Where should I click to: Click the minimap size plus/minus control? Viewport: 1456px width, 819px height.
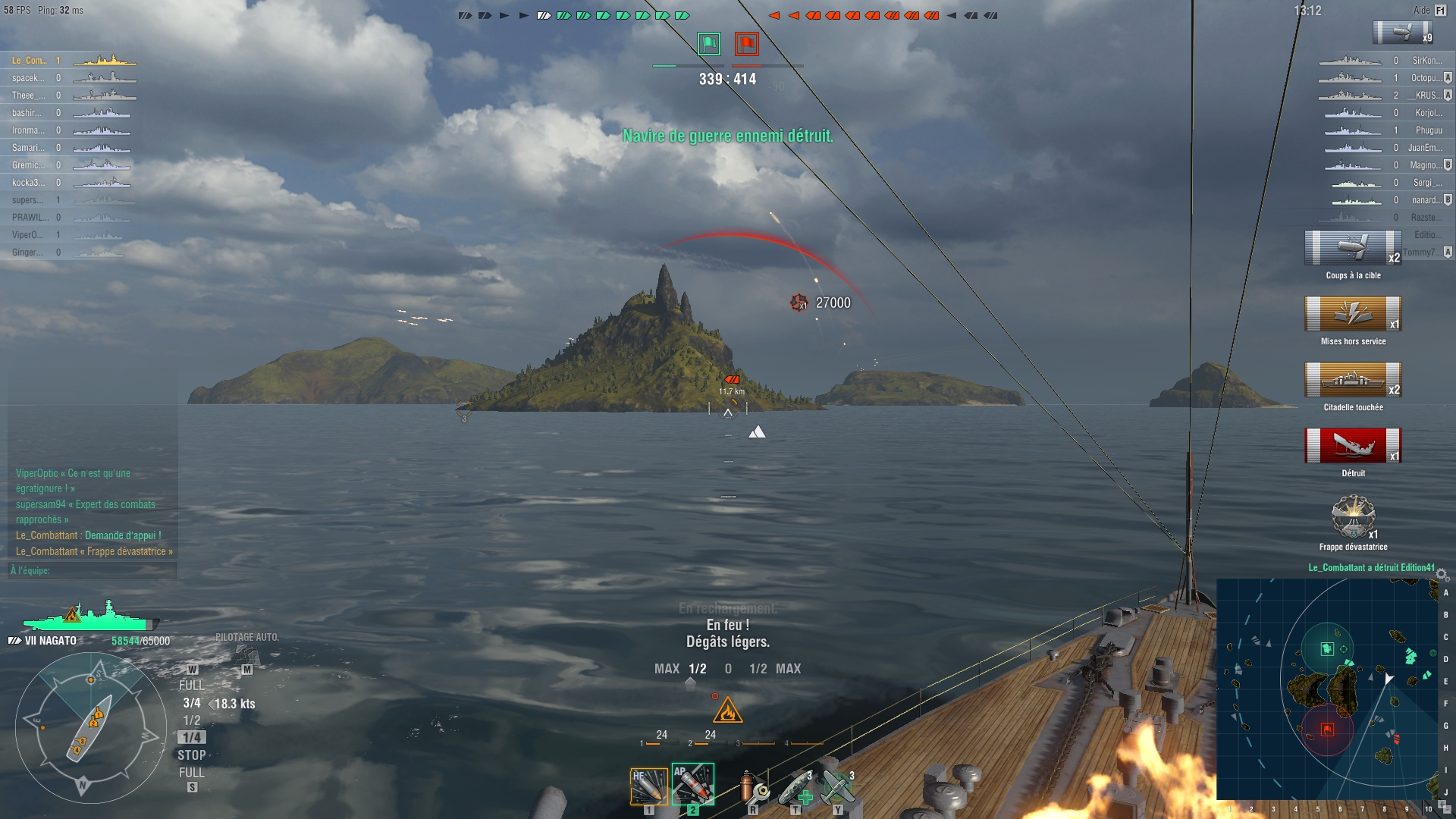[x=1443, y=806]
